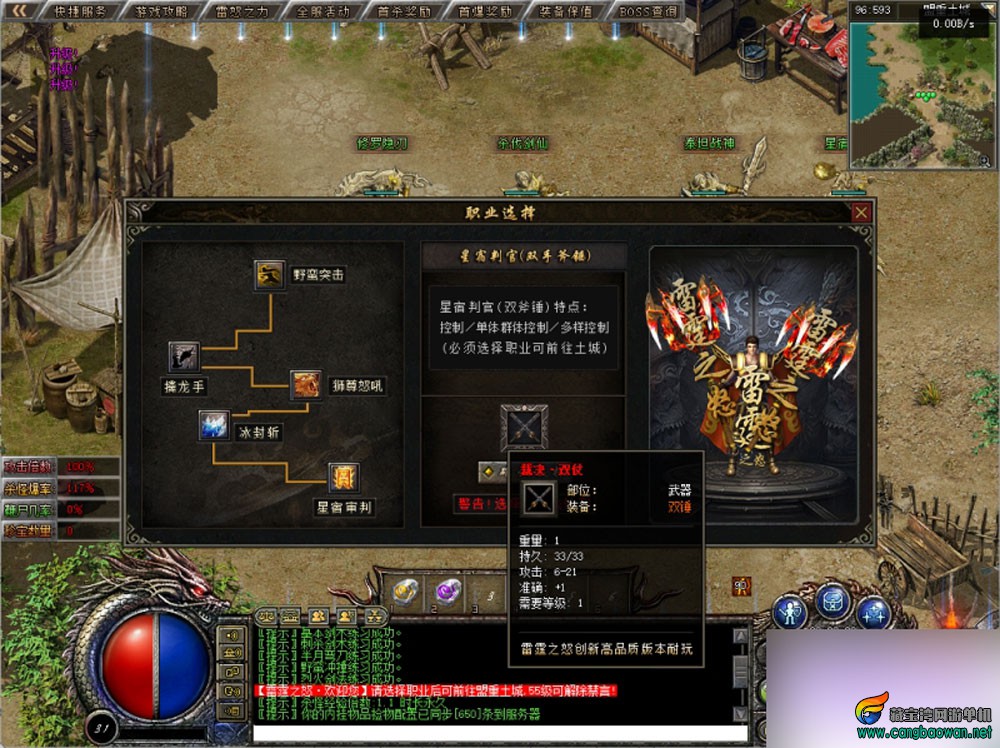This screenshot has height=748, width=1000.
Task: Open the 装备保值 menu
Action: (x=566, y=11)
